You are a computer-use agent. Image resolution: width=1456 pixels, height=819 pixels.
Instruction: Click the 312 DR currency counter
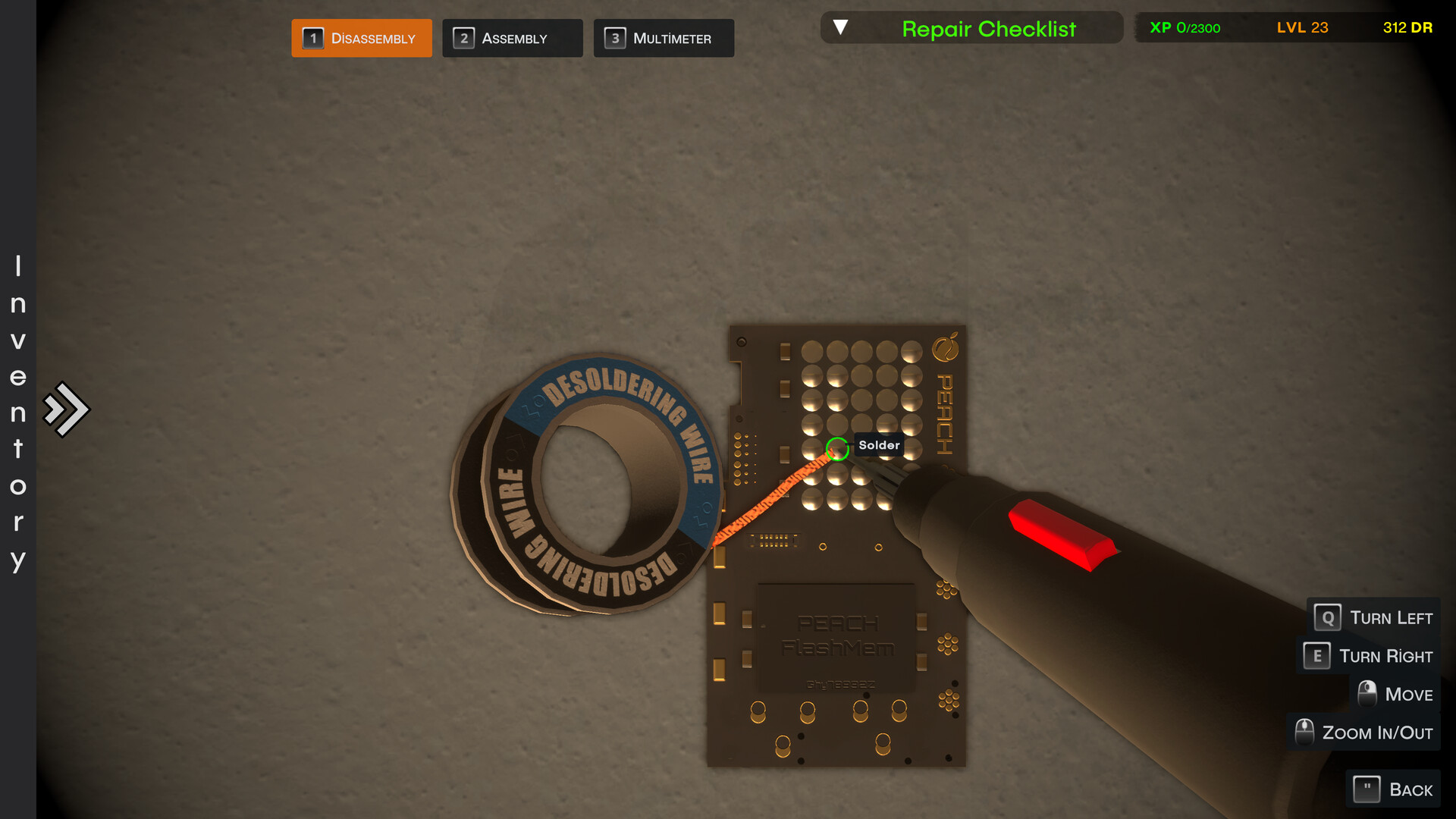(x=1407, y=28)
